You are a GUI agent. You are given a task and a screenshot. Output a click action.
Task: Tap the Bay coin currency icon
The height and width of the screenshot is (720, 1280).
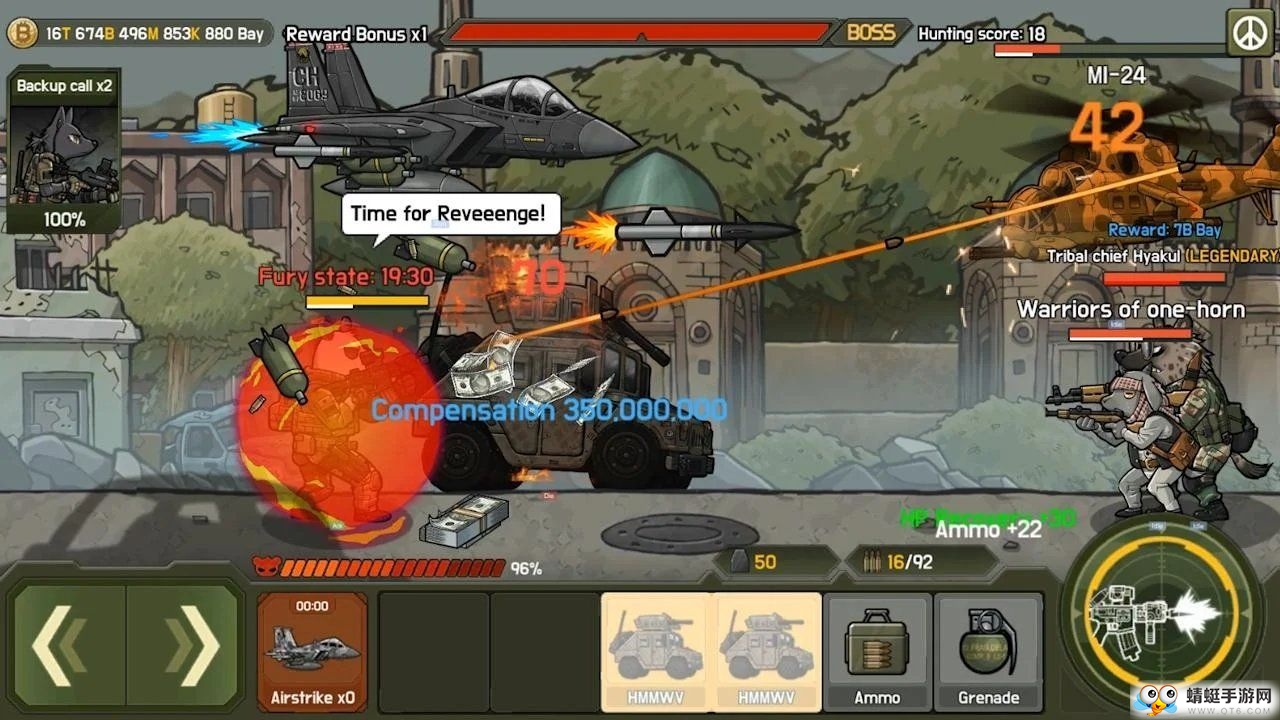coord(22,34)
